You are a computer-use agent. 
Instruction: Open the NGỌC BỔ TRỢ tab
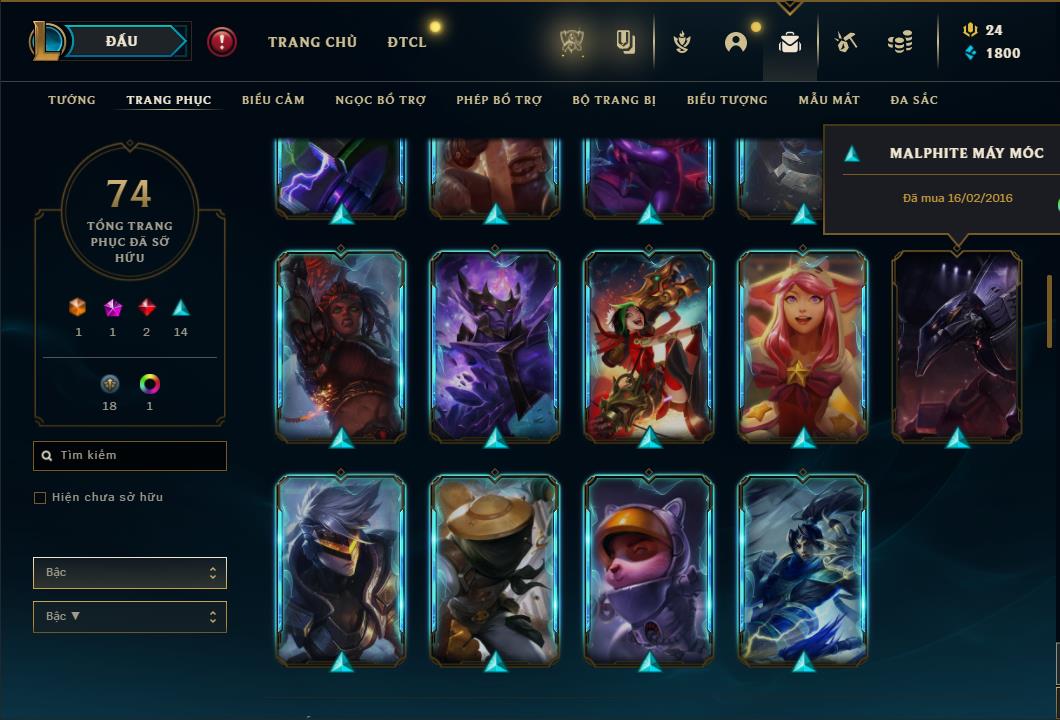pyautogui.click(x=380, y=100)
